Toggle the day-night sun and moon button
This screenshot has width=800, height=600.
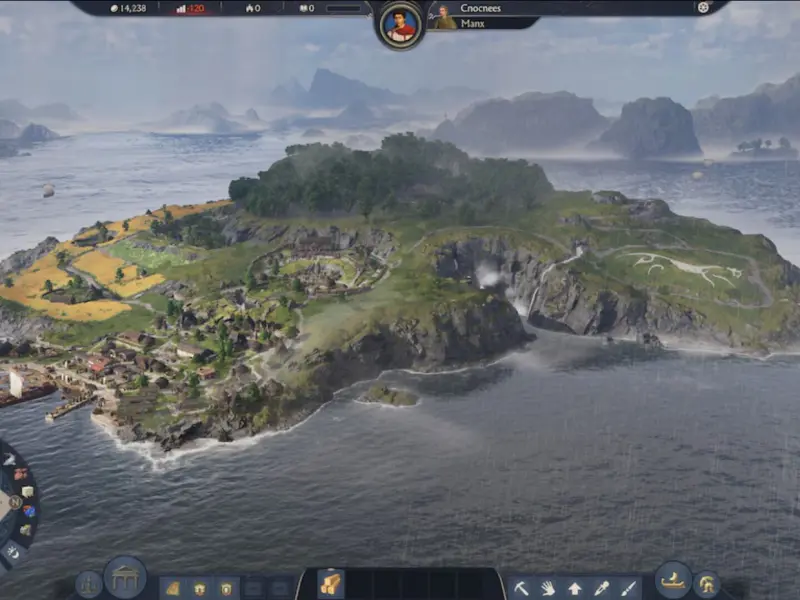point(12,551)
